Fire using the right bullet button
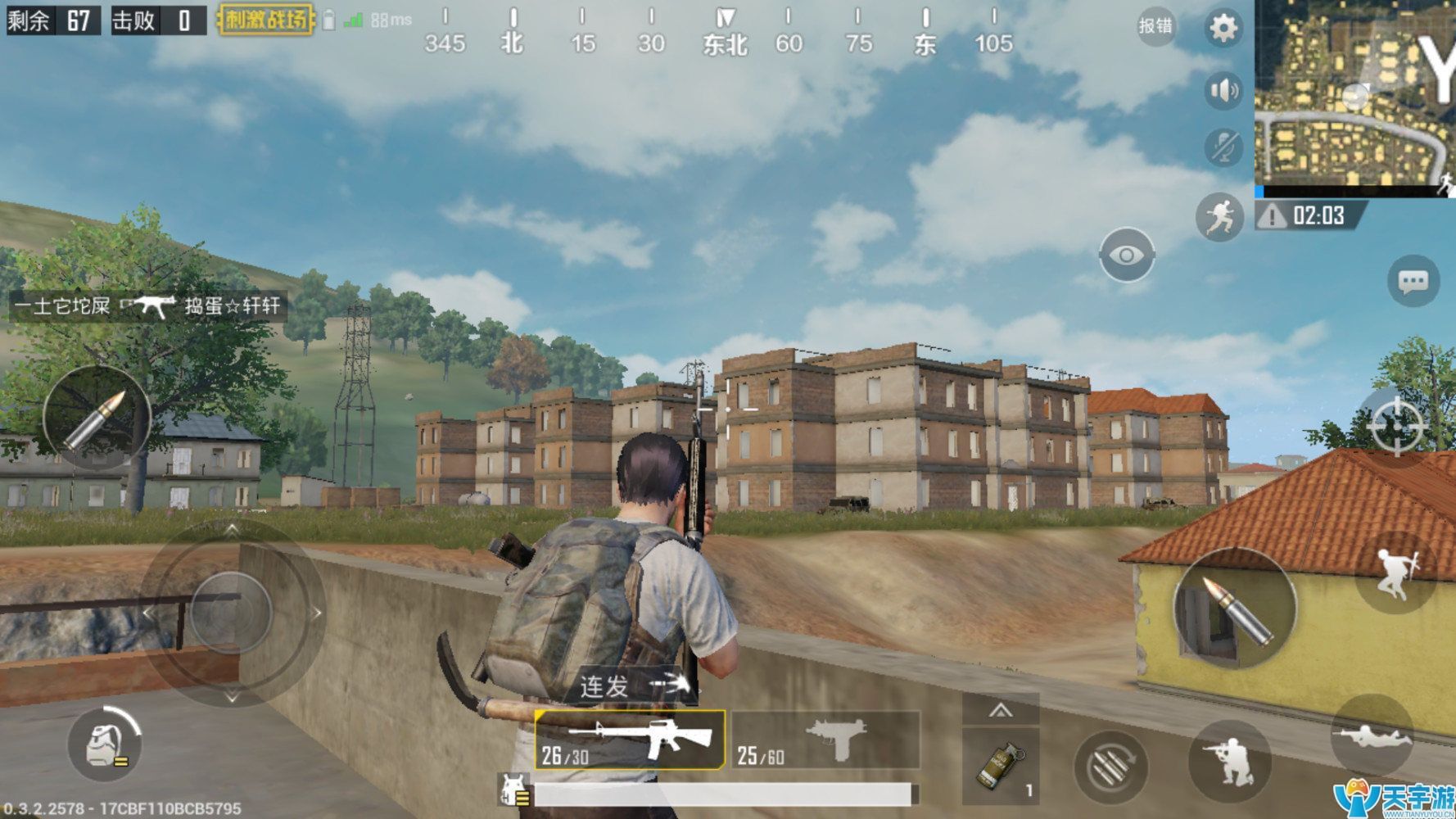This screenshot has height=819, width=1456. (x=1235, y=609)
